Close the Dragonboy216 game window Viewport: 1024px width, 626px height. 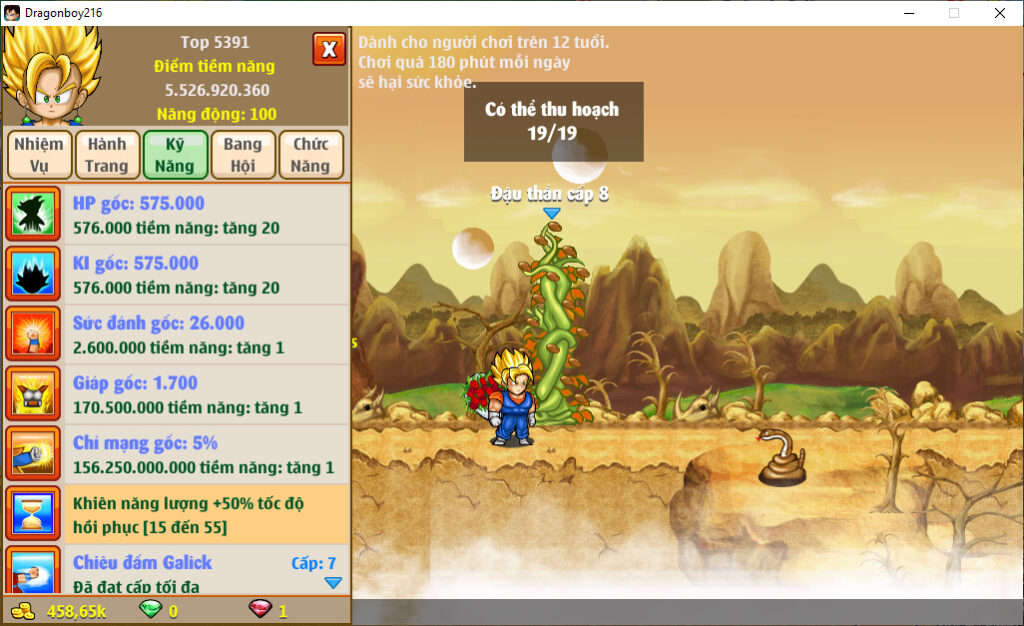tap(1000, 13)
